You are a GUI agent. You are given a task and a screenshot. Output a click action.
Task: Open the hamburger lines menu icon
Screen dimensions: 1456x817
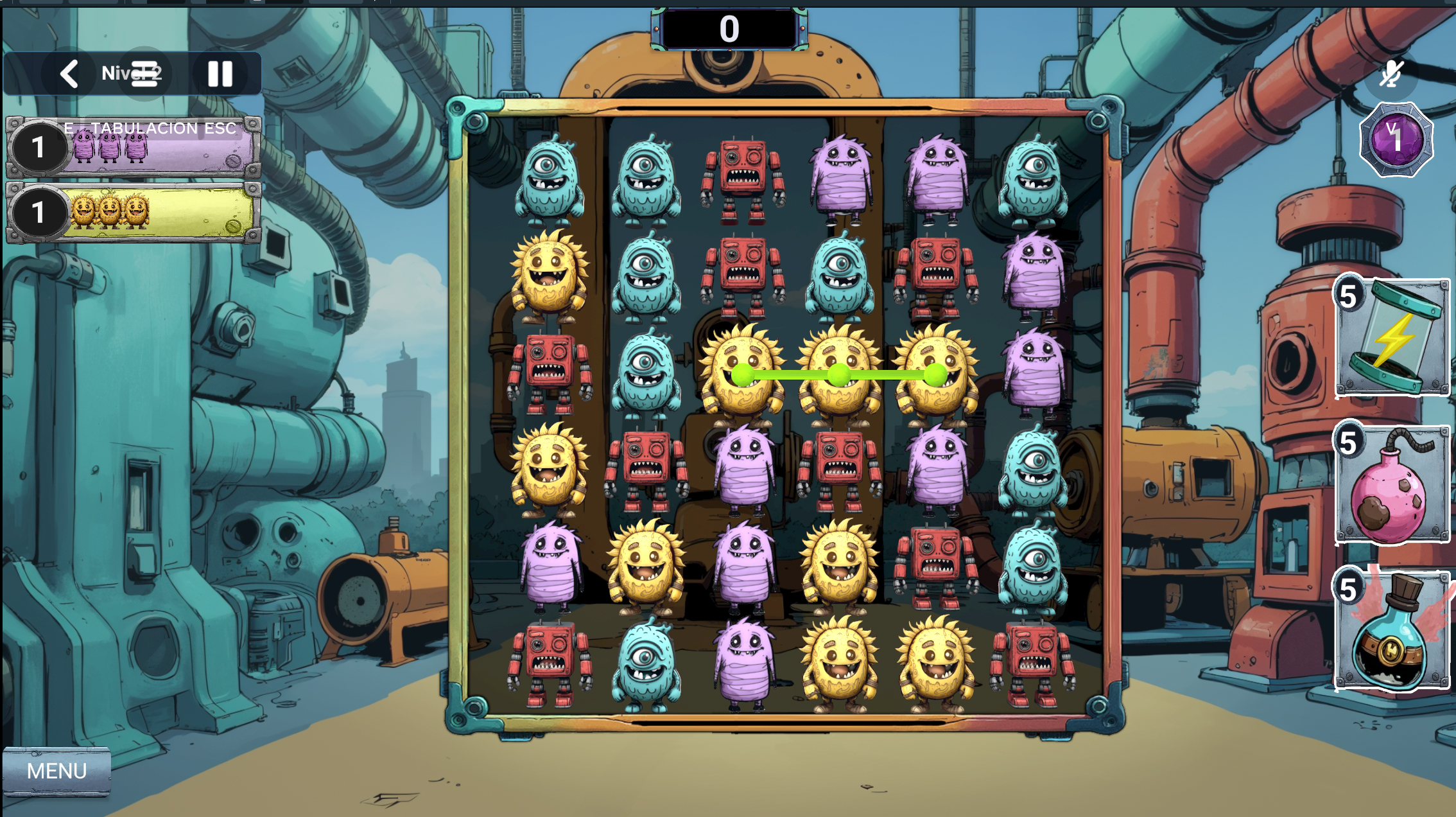pos(145,73)
